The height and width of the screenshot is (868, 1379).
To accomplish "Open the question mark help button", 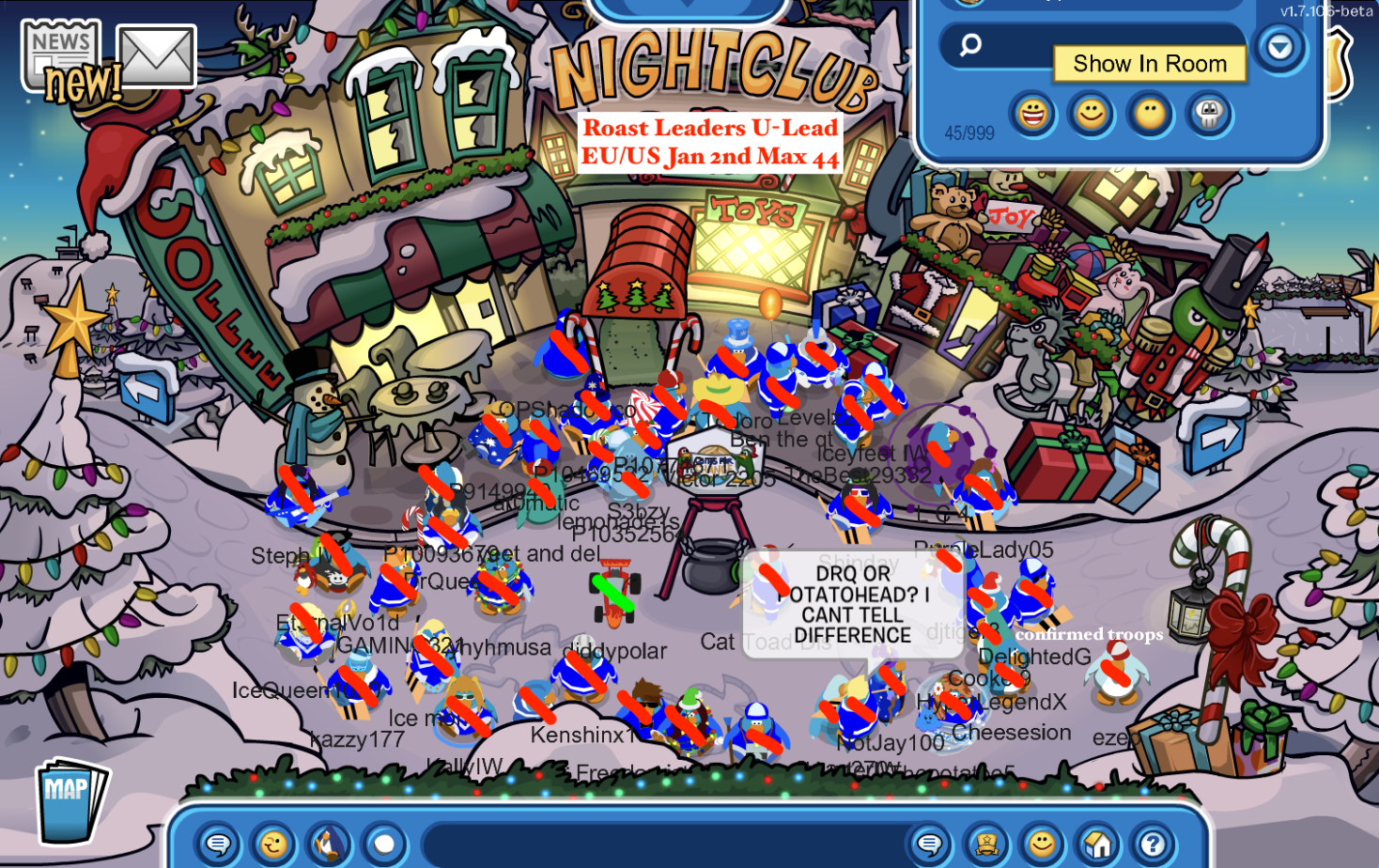I will [1153, 845].
